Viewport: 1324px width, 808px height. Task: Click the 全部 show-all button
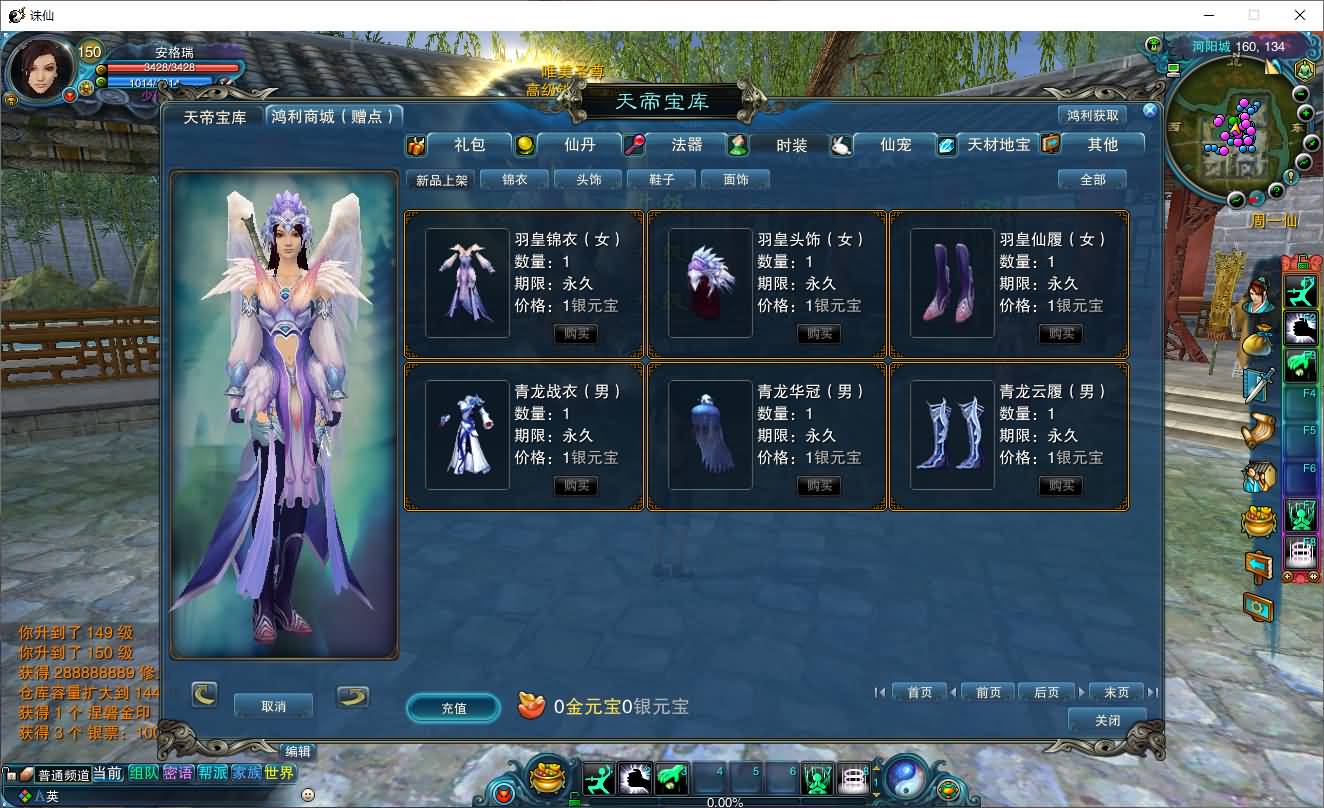click(x=1092, y=180)
